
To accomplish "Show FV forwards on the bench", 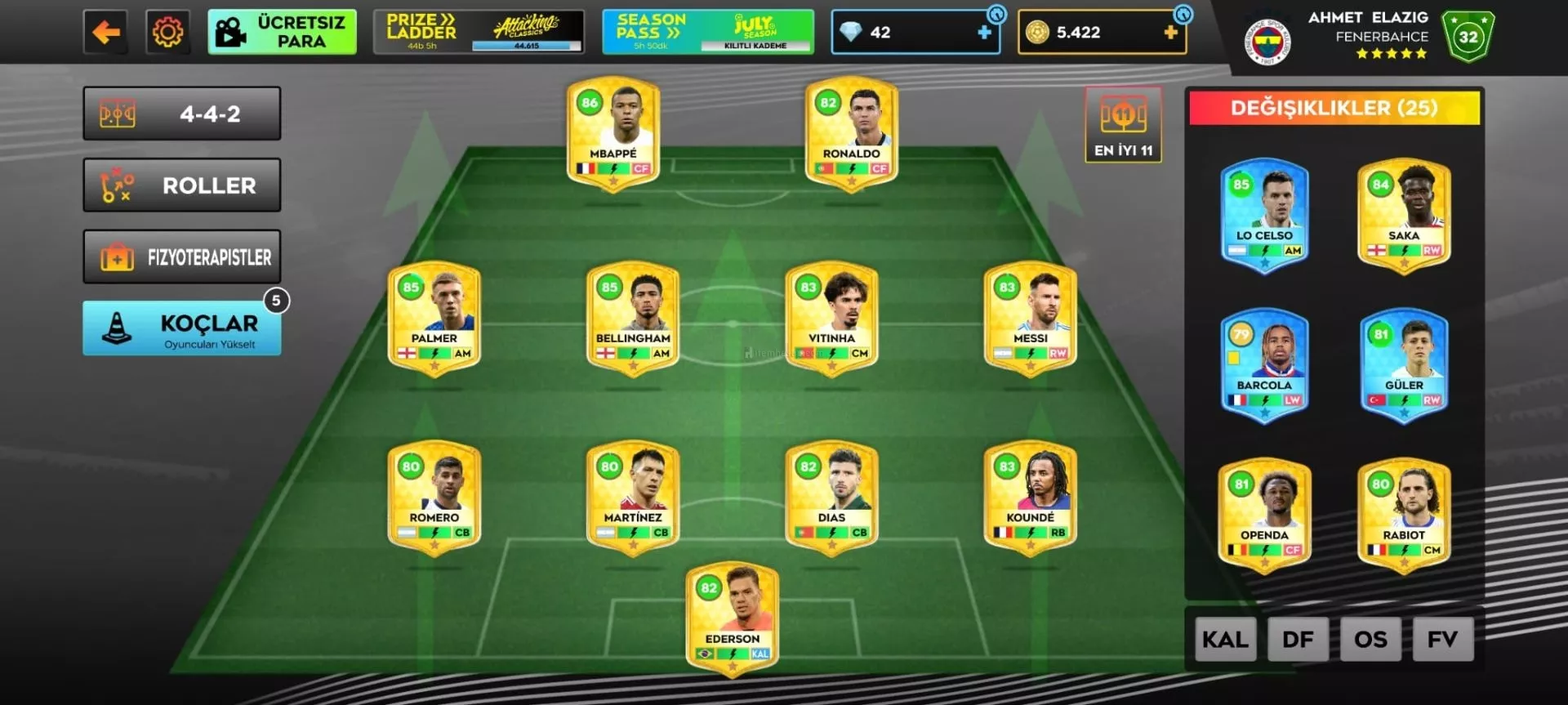I will (1442, 639).
